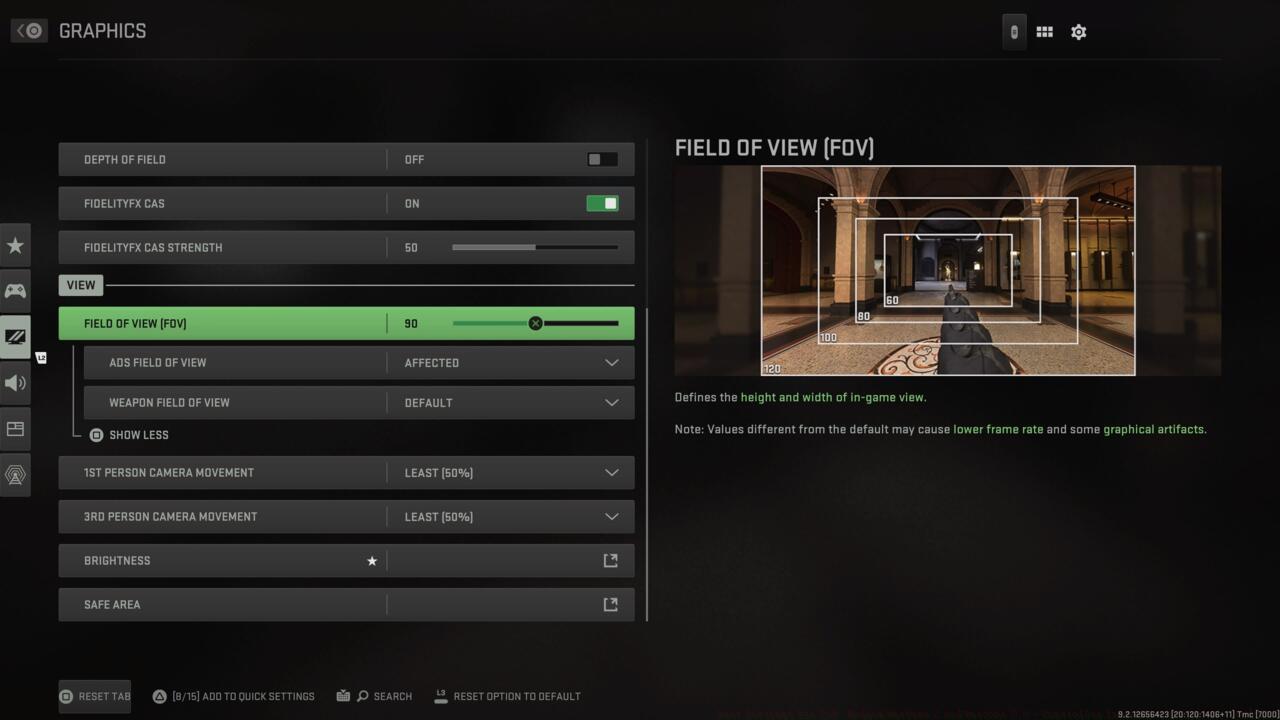This screenshot has width=1280, height=720.
Task: Click Show Less under Field of View
Action: coord(130,434)
